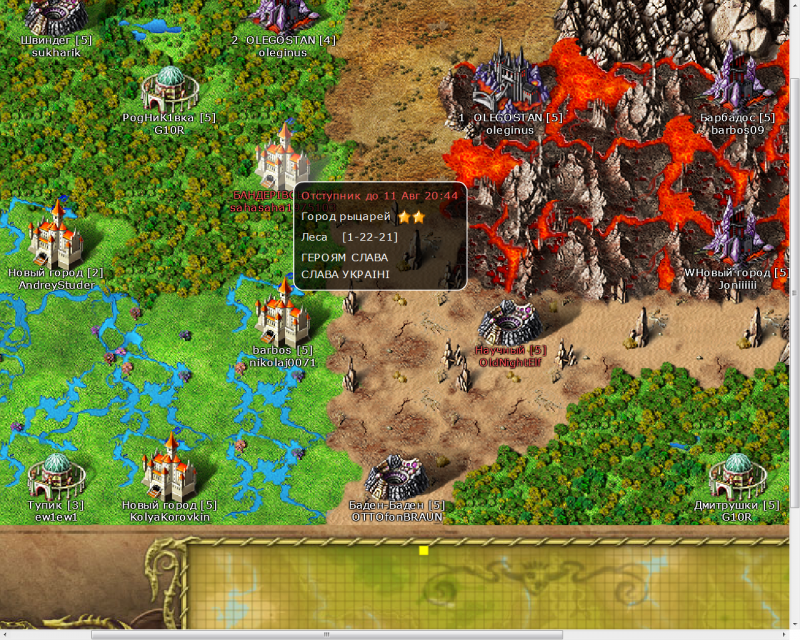Select the Научный city of OldNightElf
The width and height of the screenshot is (800, 640).
510,322
